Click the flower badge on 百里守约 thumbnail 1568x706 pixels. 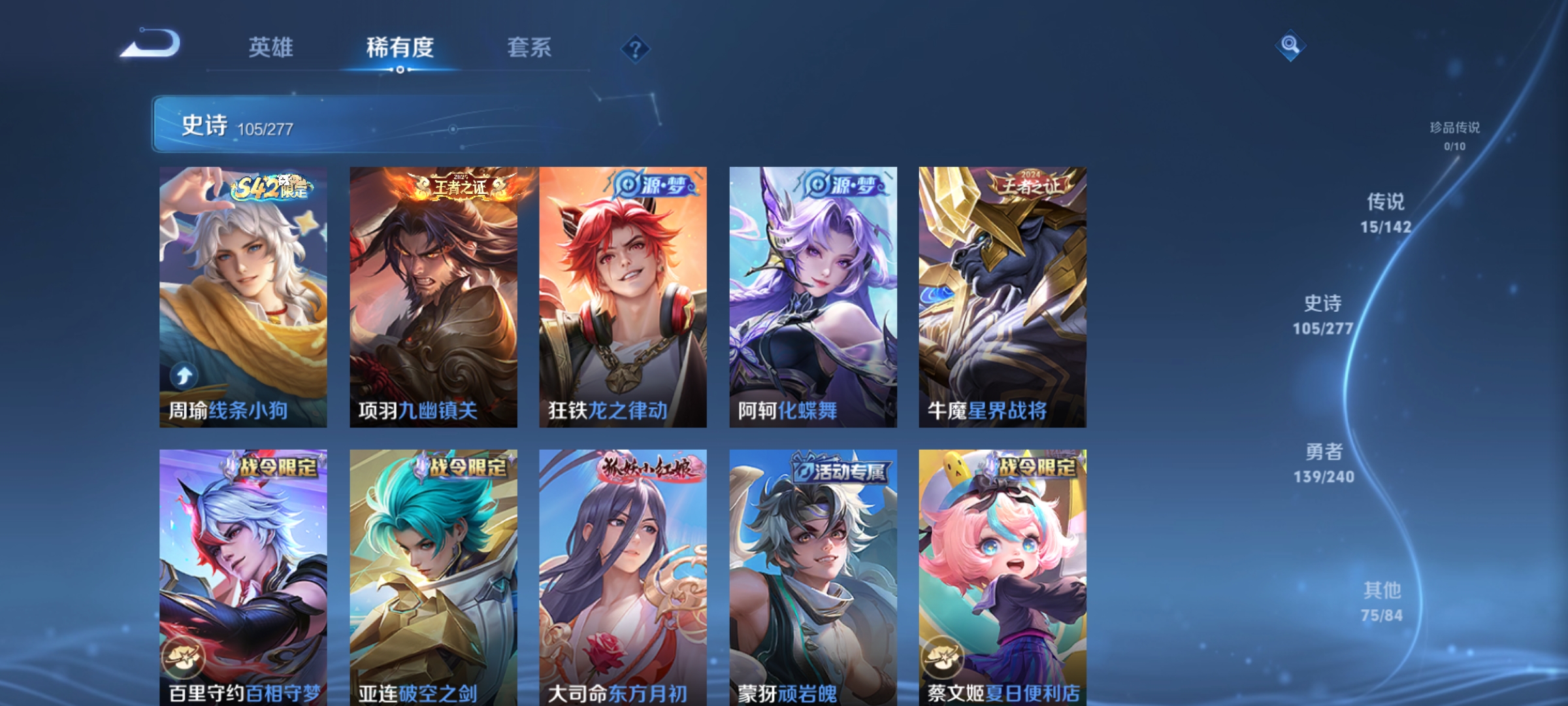click(186, 656)
